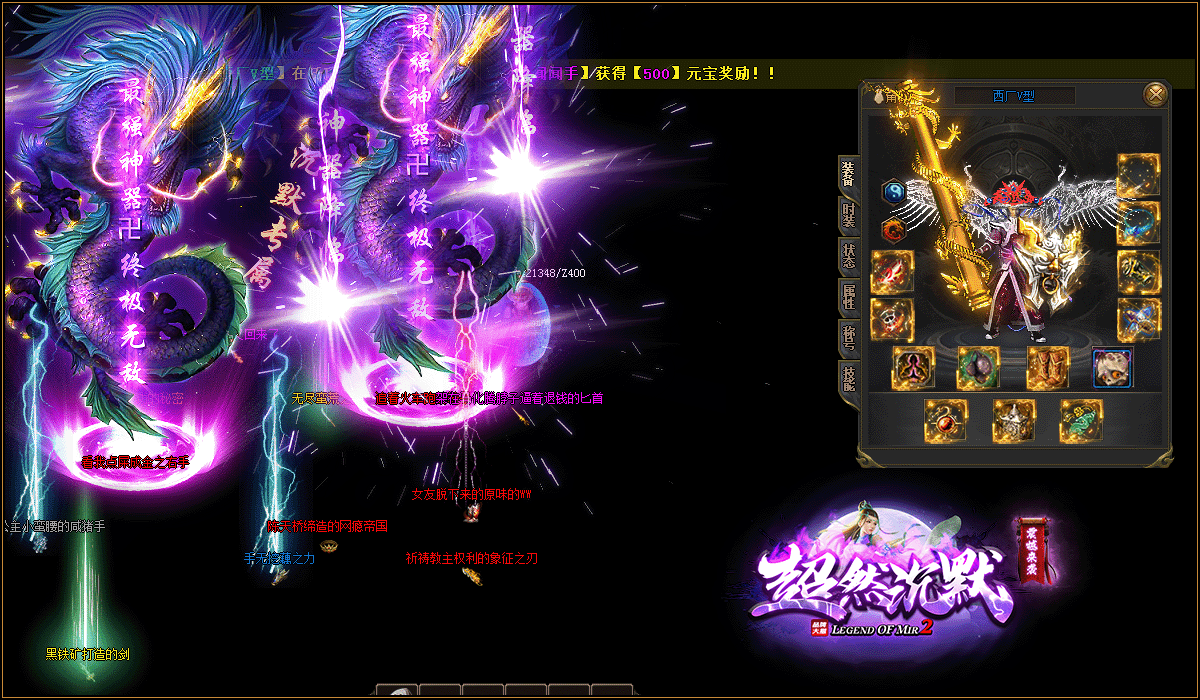This screenshot has width=1200, height=700.
Task: Choose the green jade dragon item slot
Action: coord(1081,420)
